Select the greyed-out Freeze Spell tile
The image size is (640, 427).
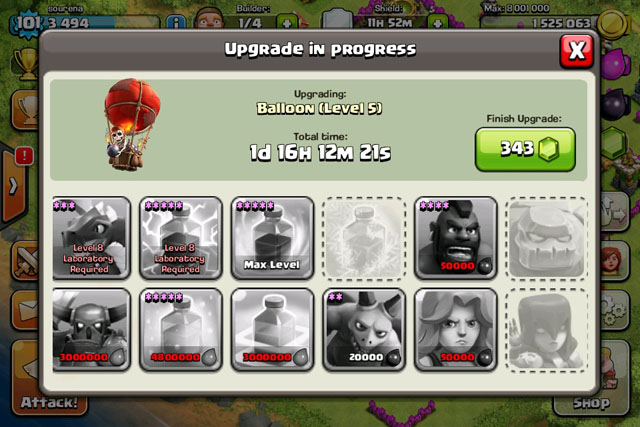click(364, 236)
